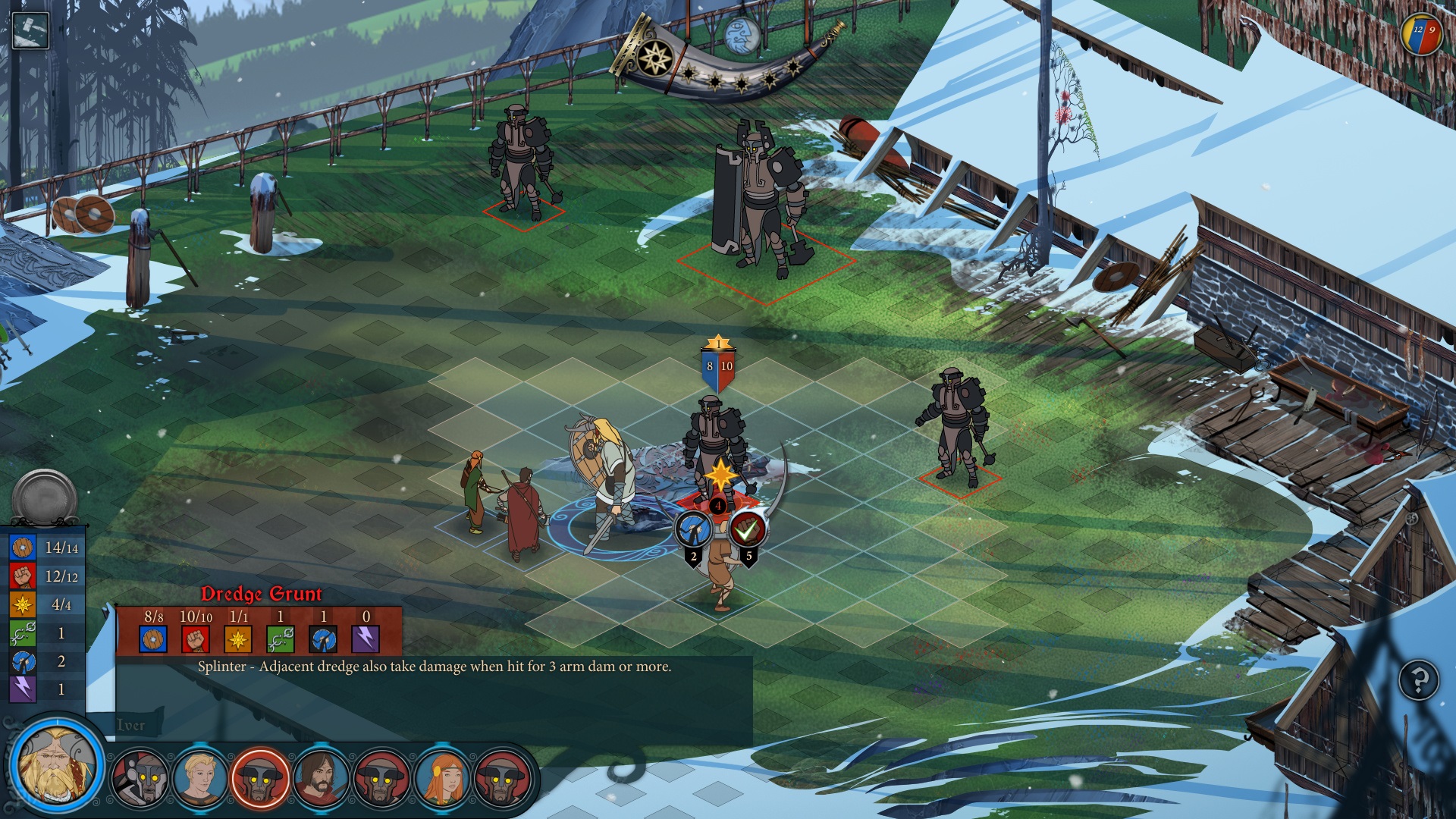Select the blond young man's turn portrait
The width and height of the screenshot is (1456, 819).
[x=199, y=777]
